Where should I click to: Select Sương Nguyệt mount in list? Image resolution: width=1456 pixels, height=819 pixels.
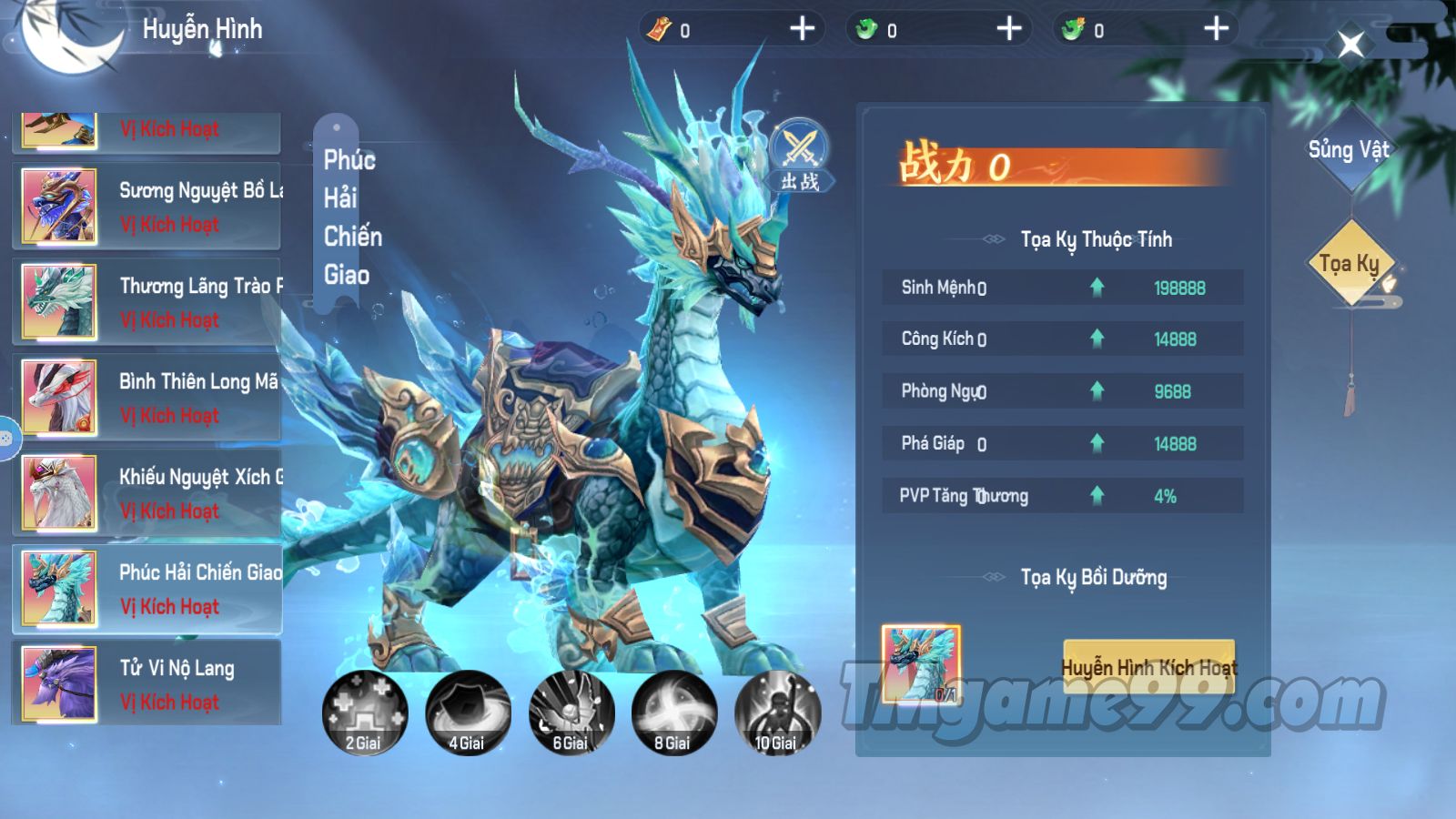click(147, 207)
